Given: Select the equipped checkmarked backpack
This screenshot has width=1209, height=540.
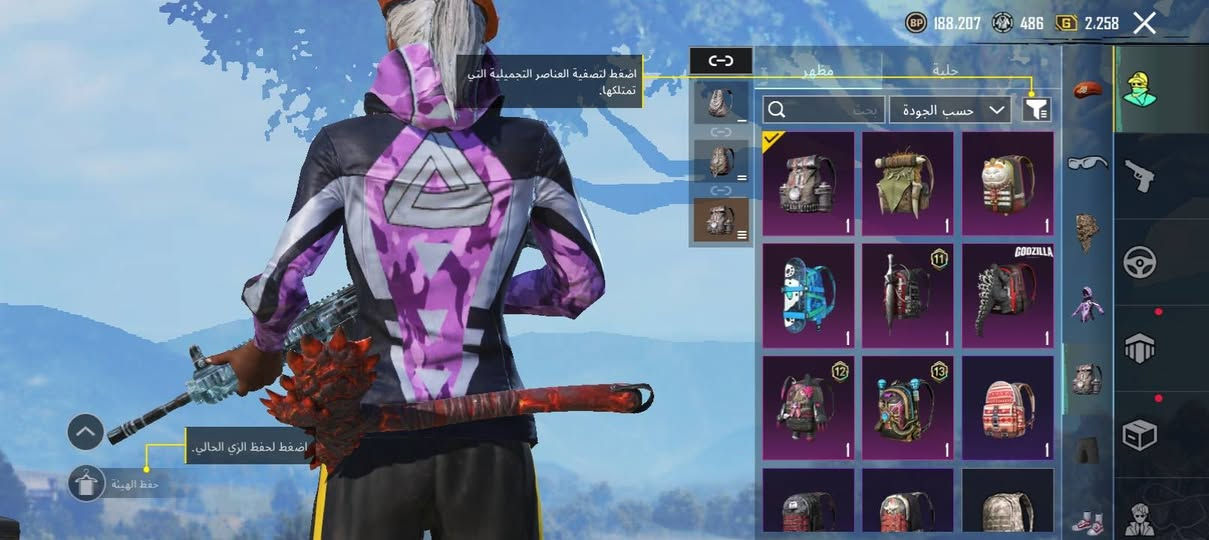Looking at the screenshot, I should point(808,184).
